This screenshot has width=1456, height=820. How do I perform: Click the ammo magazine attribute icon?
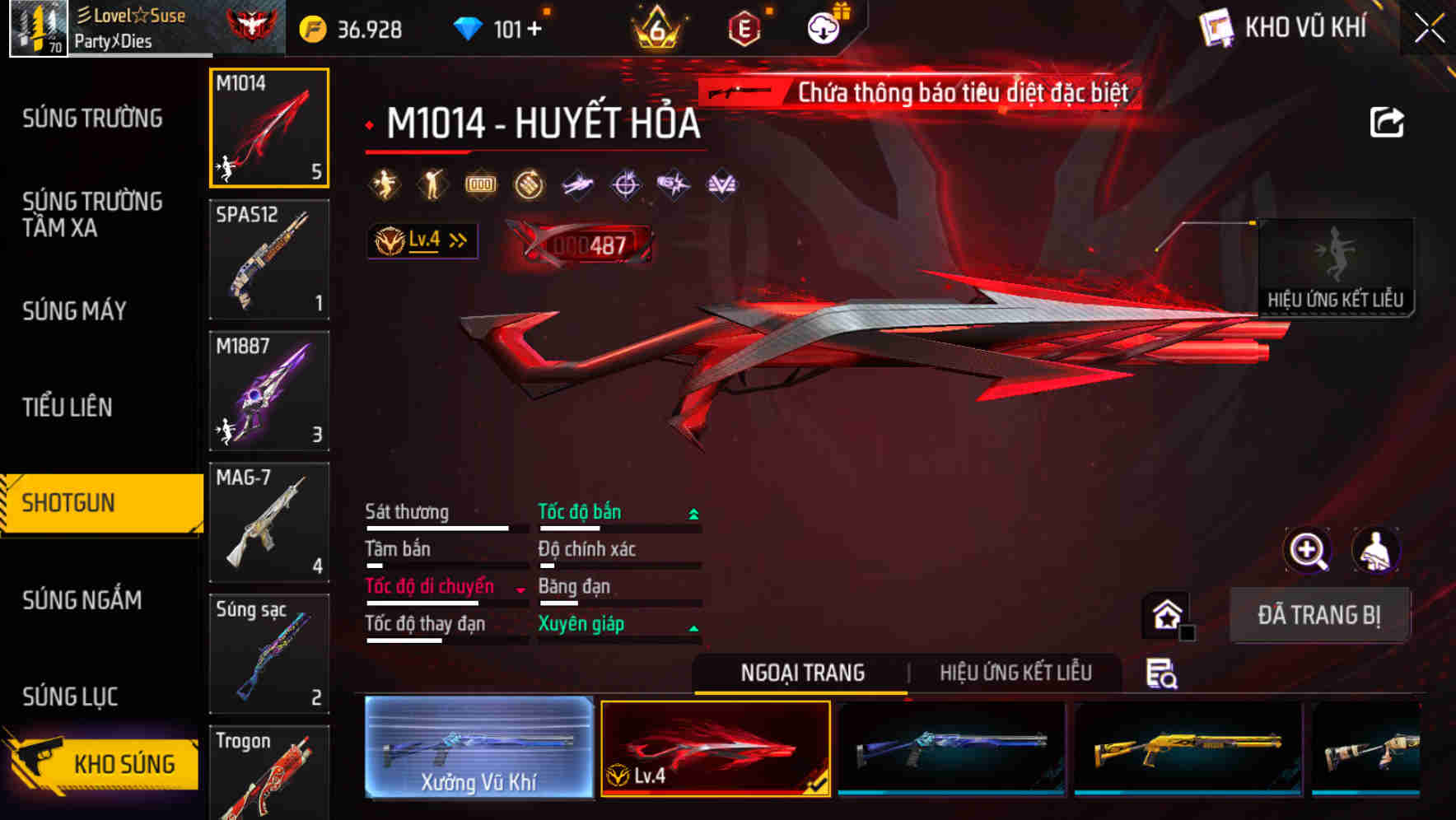point(480,184)
